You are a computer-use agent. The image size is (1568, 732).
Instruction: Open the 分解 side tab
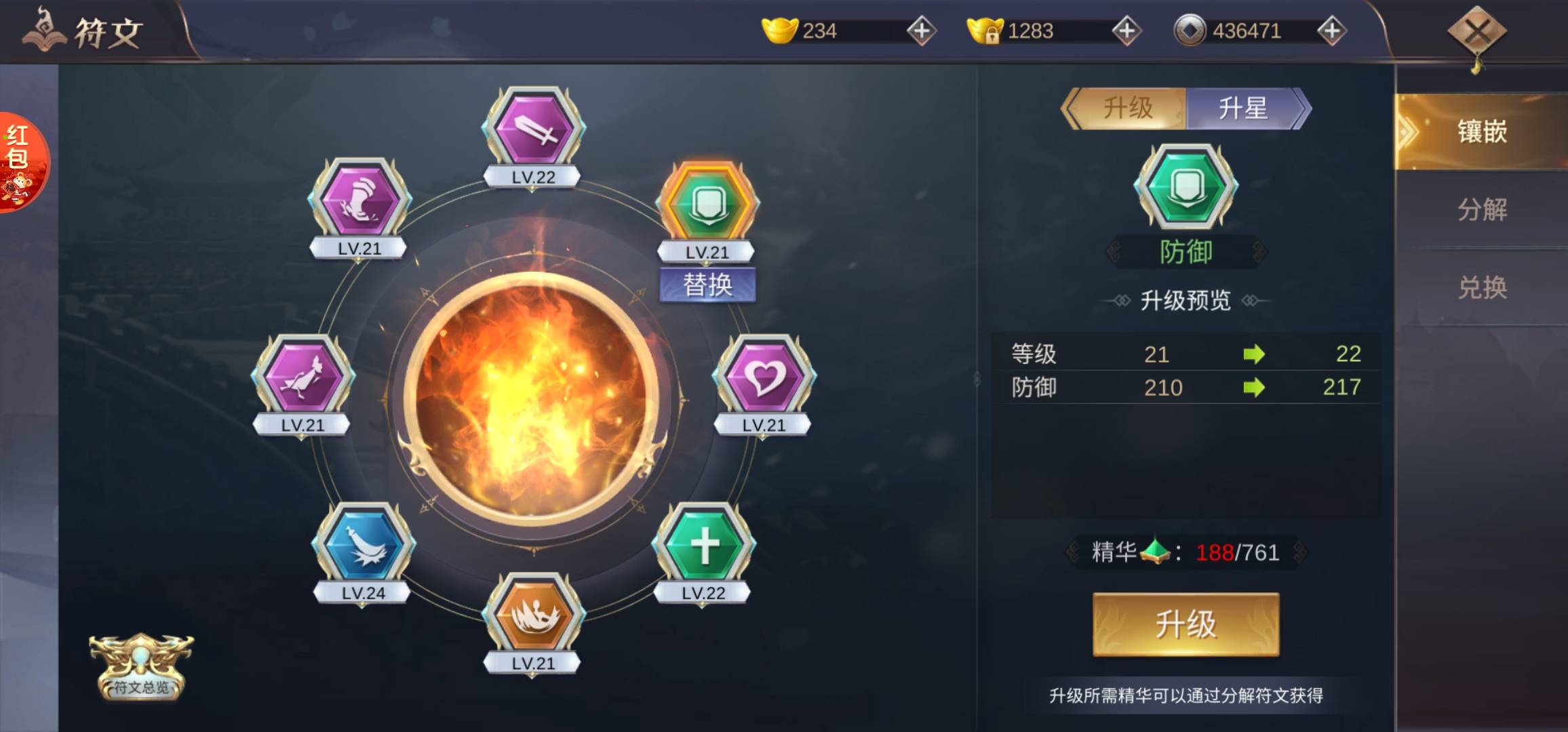point(1482,210)
